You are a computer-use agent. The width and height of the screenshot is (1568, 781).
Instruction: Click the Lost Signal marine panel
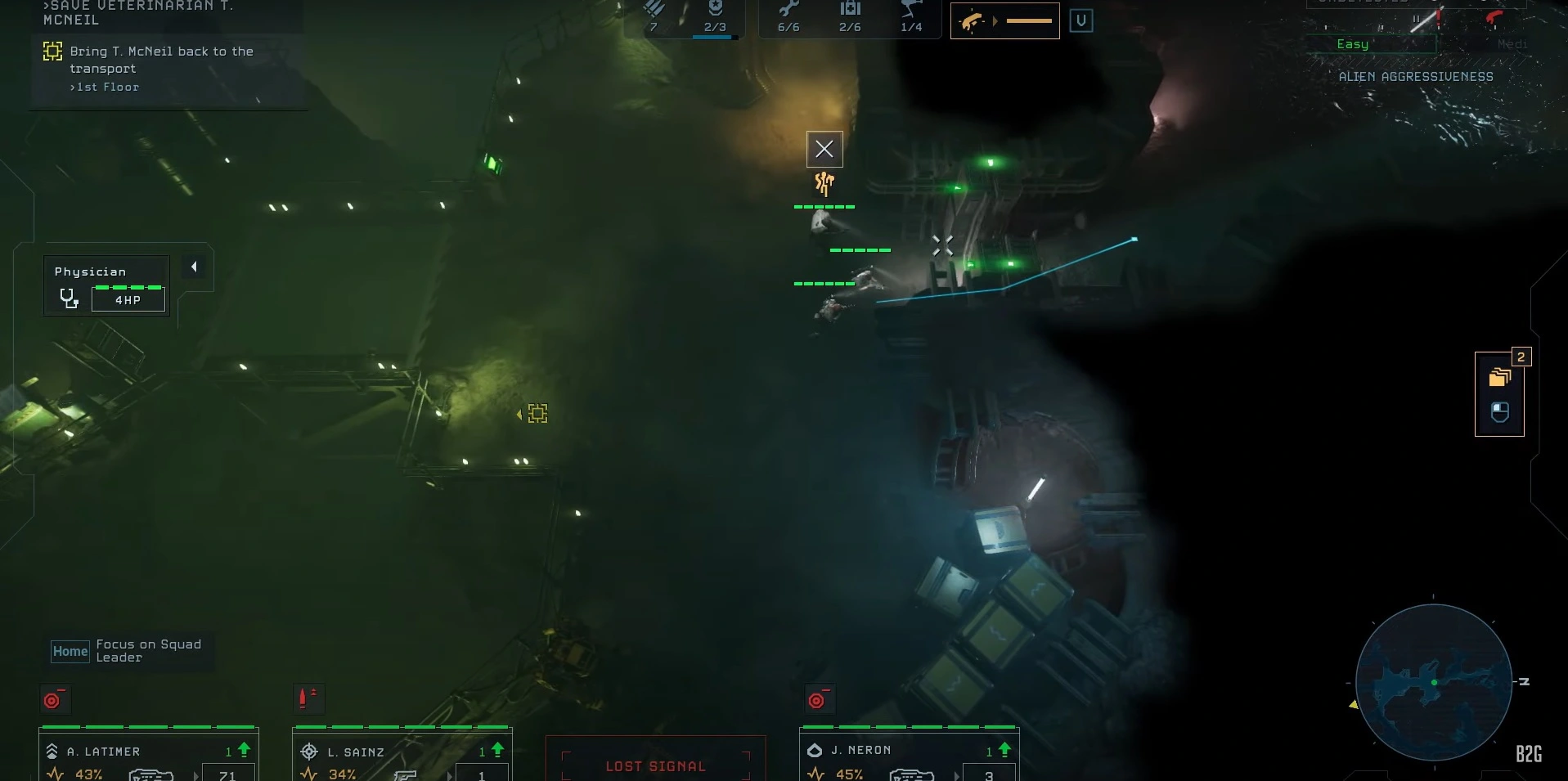(x=655, y=761)
